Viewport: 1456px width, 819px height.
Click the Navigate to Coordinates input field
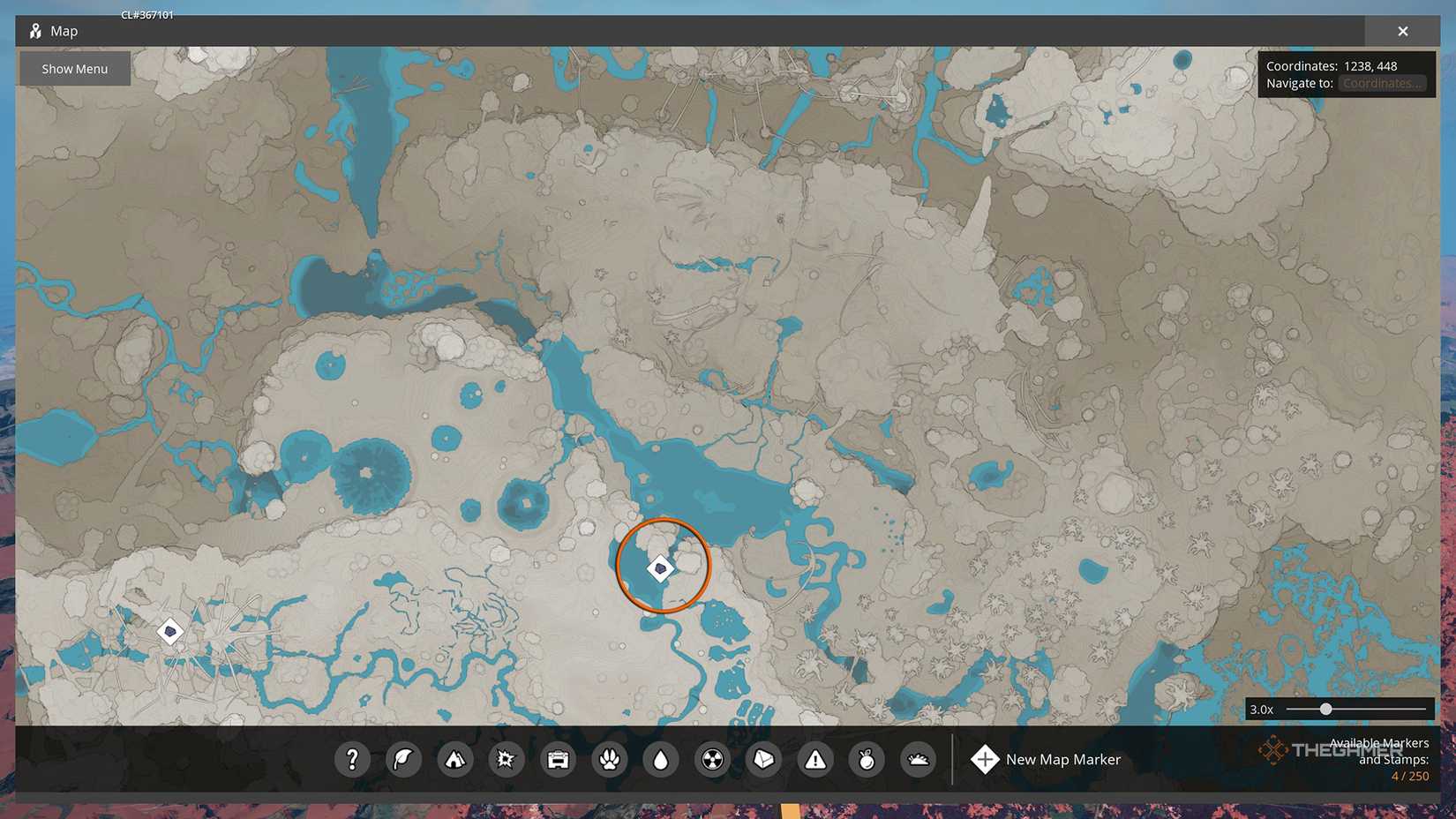click(1382, 83)
